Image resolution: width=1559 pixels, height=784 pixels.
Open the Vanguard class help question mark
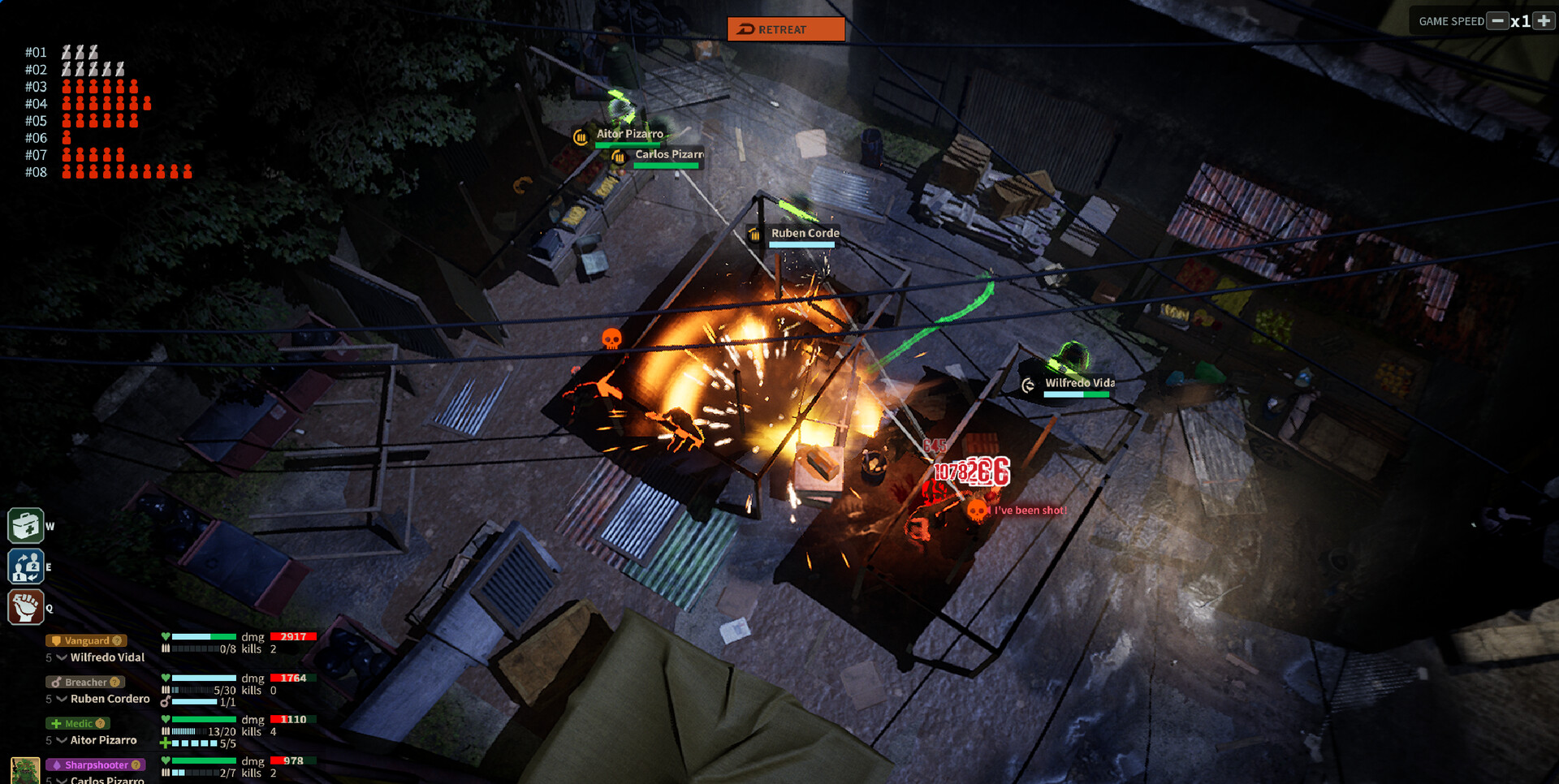point(116,640)
